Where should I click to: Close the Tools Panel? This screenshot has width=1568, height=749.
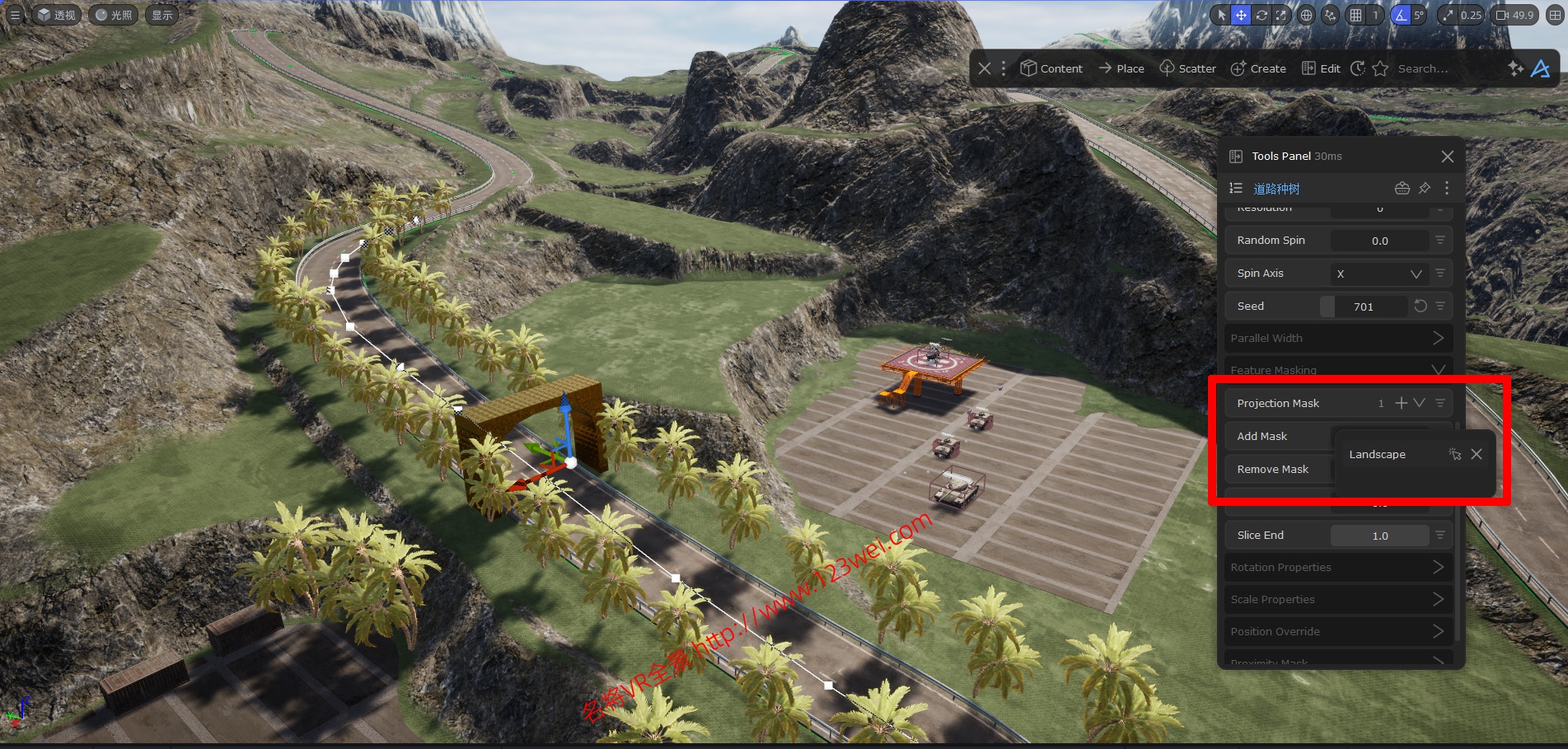(x=1448, y=157)
